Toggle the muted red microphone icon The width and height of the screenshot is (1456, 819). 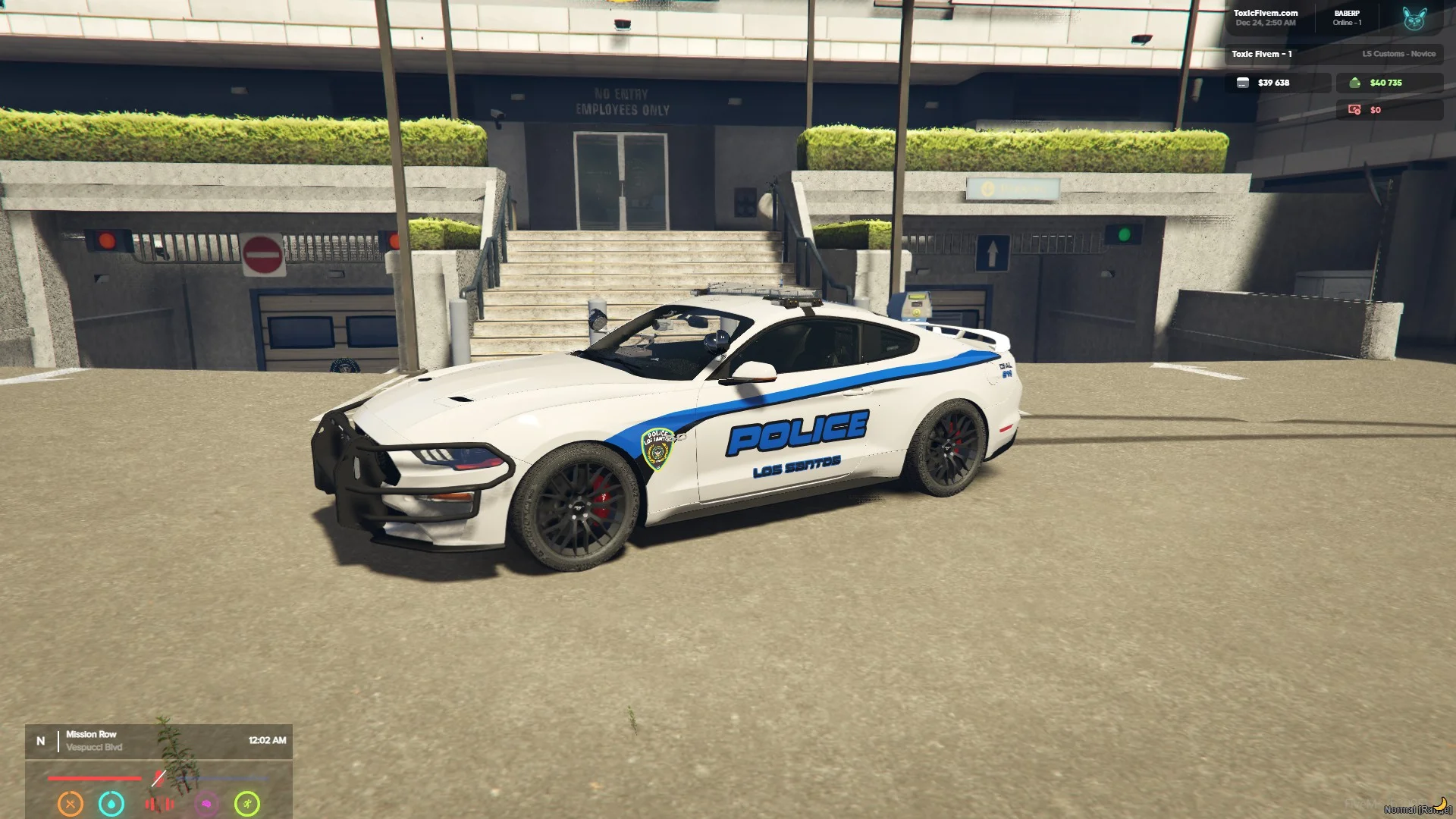pos(158,778)
